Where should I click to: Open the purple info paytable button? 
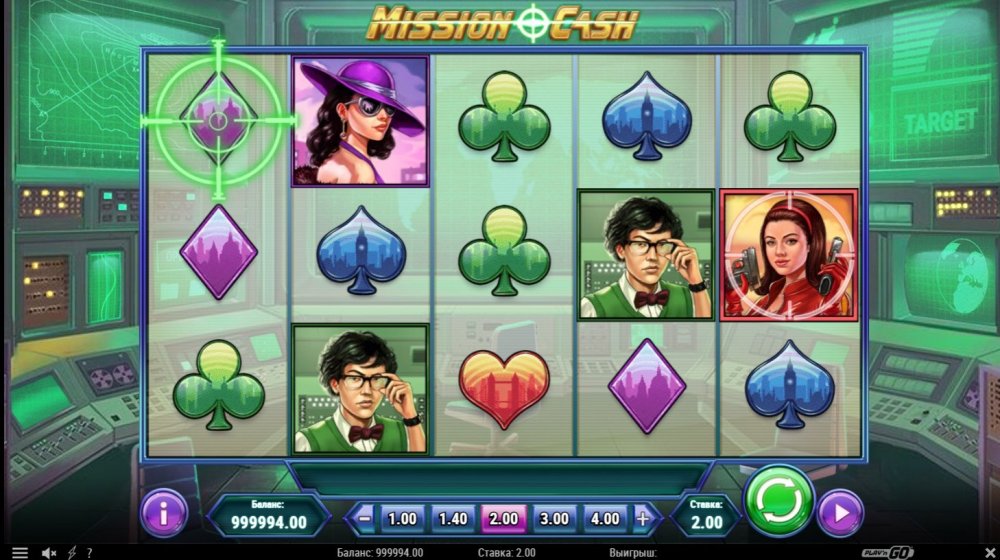coord(165,514)
